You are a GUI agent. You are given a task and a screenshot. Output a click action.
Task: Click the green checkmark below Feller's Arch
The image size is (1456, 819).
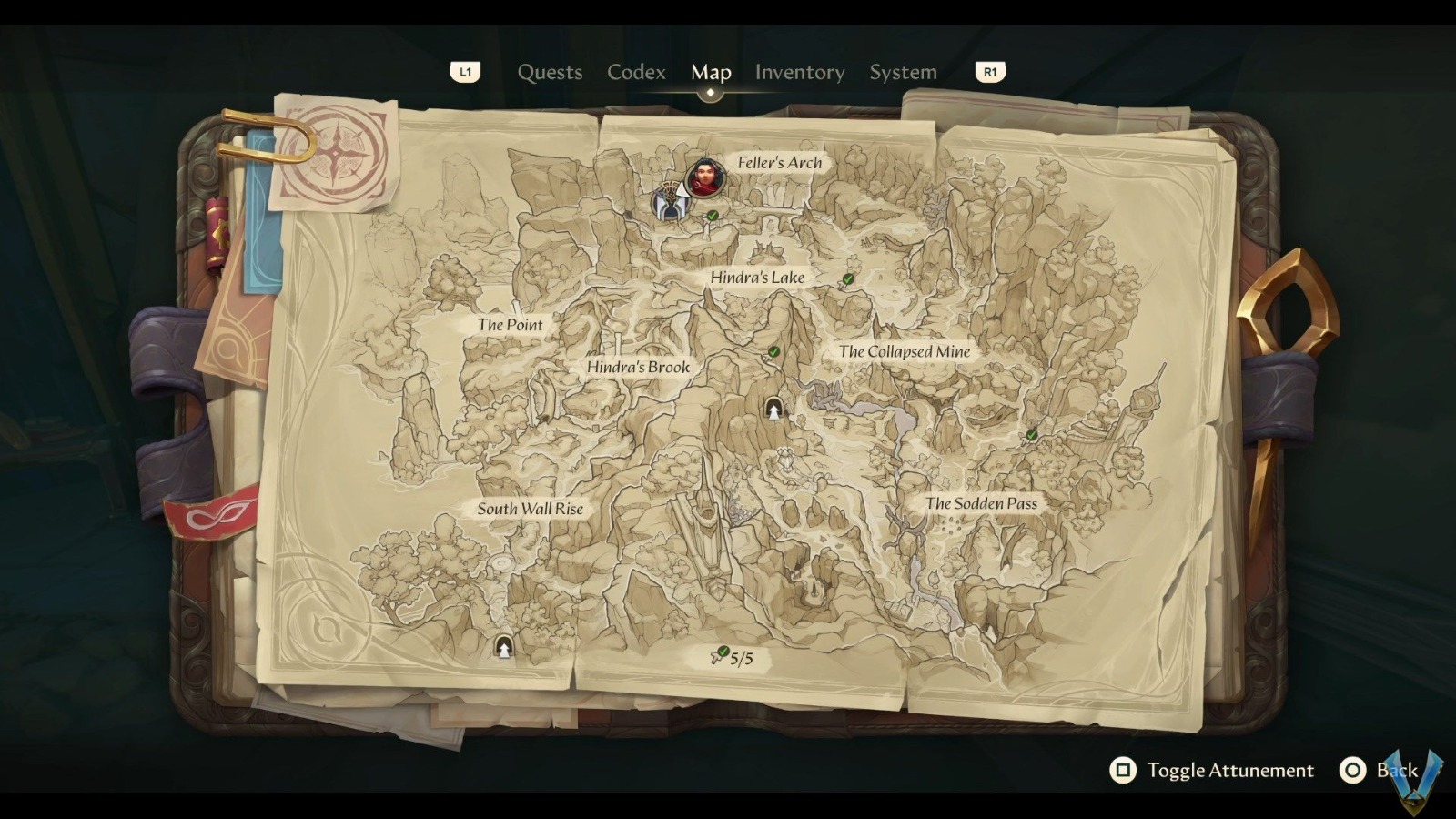(711, 217)
